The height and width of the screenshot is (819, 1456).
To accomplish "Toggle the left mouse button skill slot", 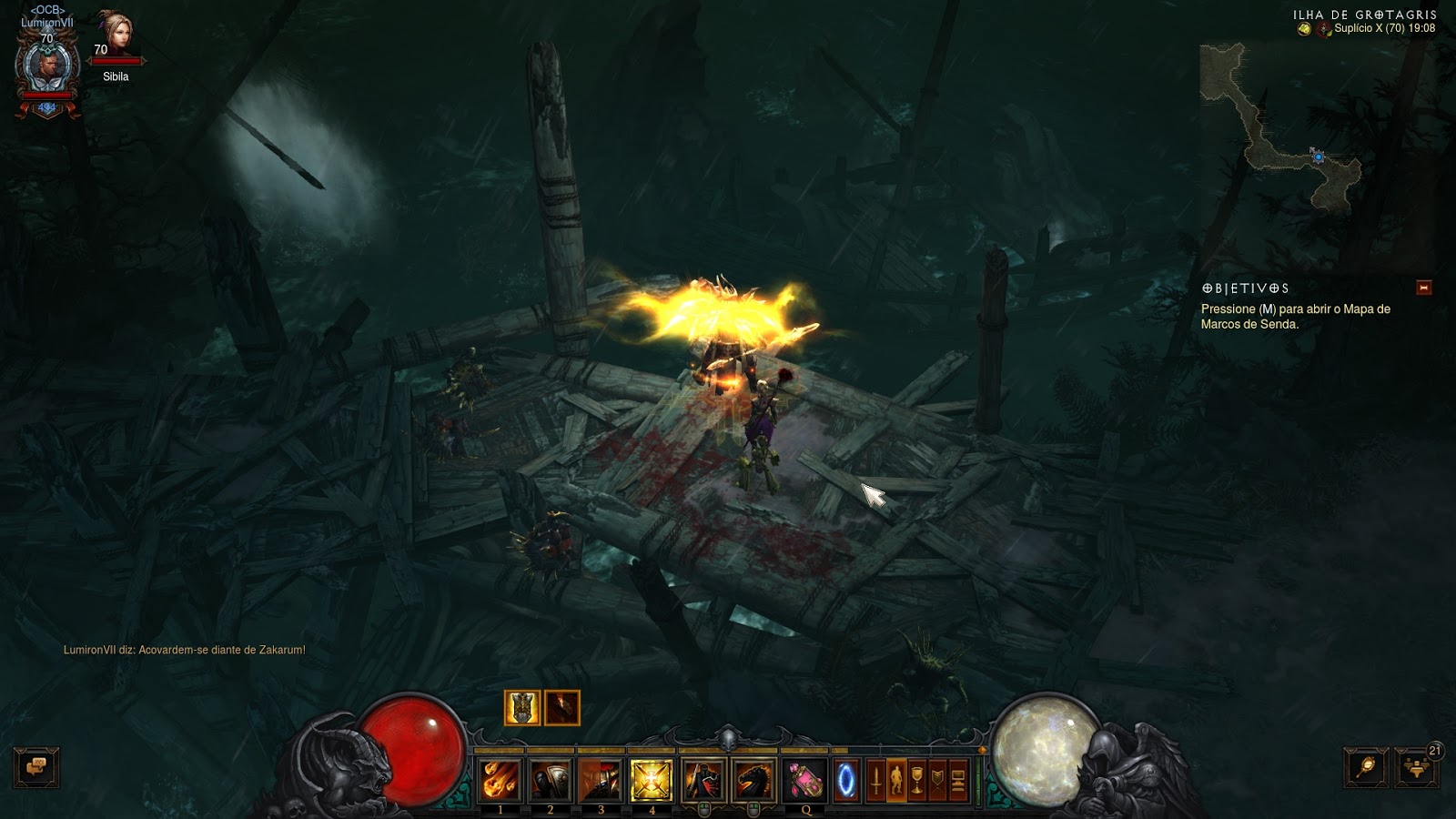I will pyautogui.click(x=702, y=780).
